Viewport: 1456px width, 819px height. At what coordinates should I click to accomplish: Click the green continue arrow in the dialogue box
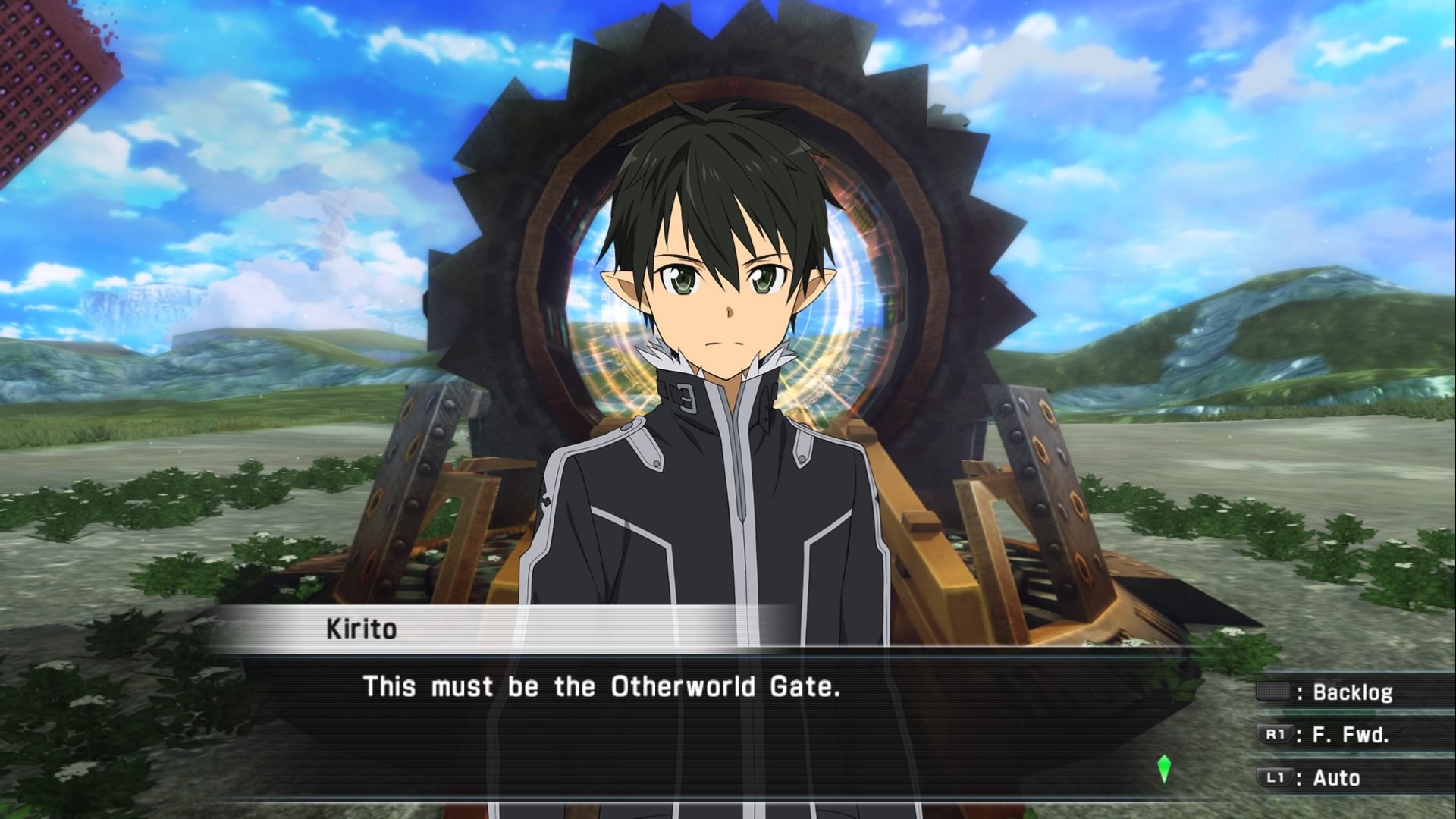tap(1164, 769)
